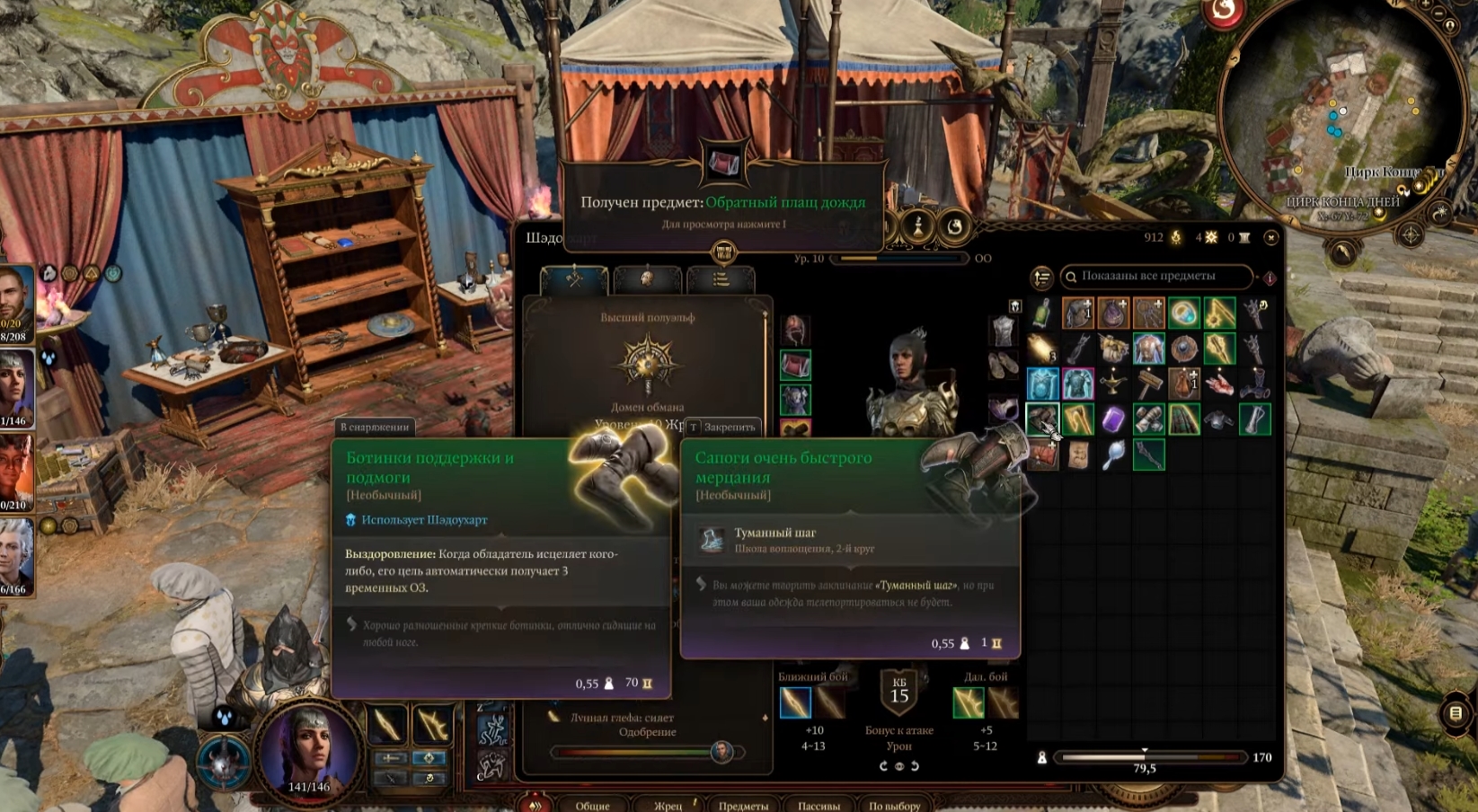1478x812 pixels.
Task: Open the list details tab
Action: [x=720, y=279]
